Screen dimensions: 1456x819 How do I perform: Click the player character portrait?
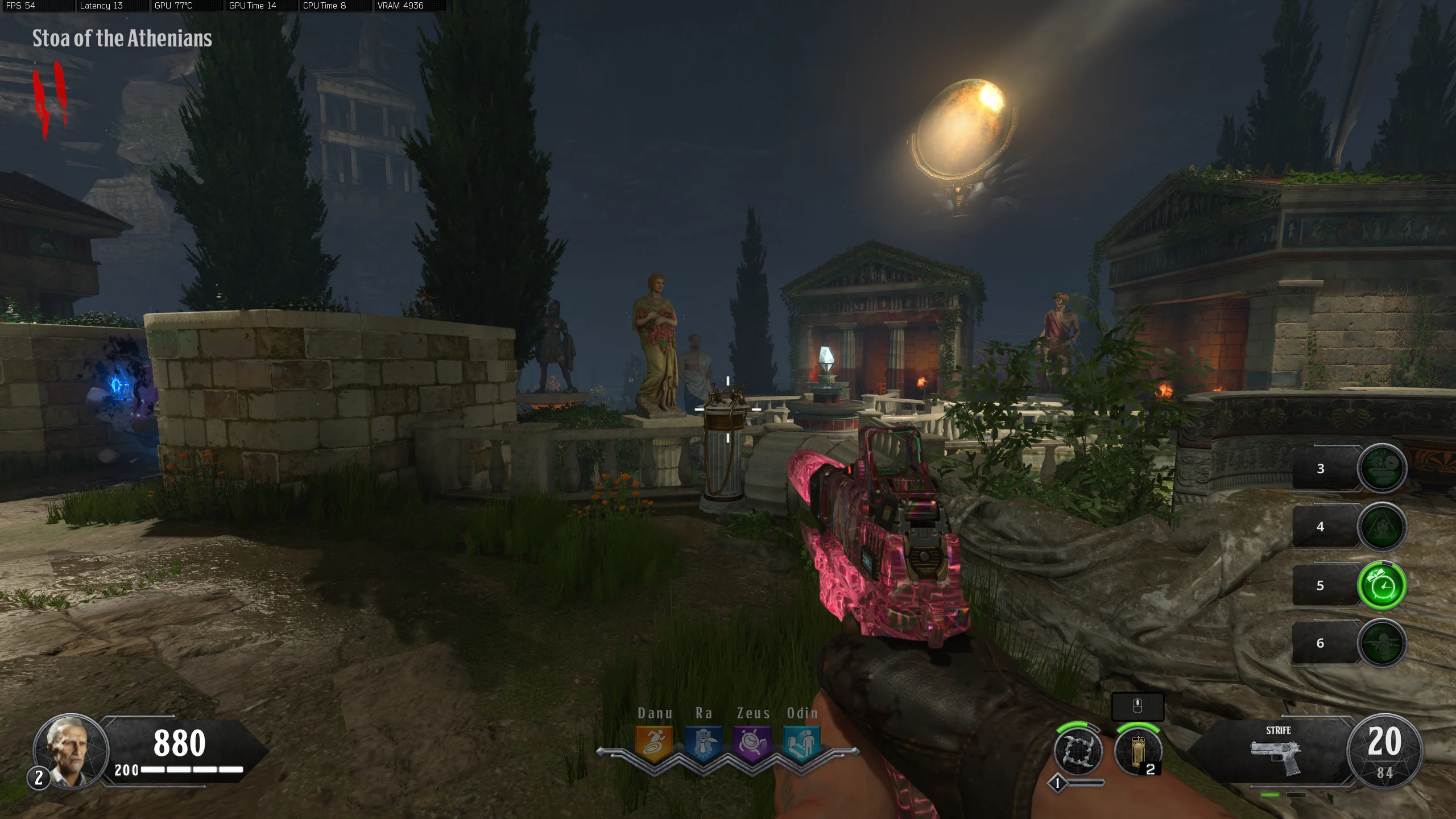click(x=71, y=751)
